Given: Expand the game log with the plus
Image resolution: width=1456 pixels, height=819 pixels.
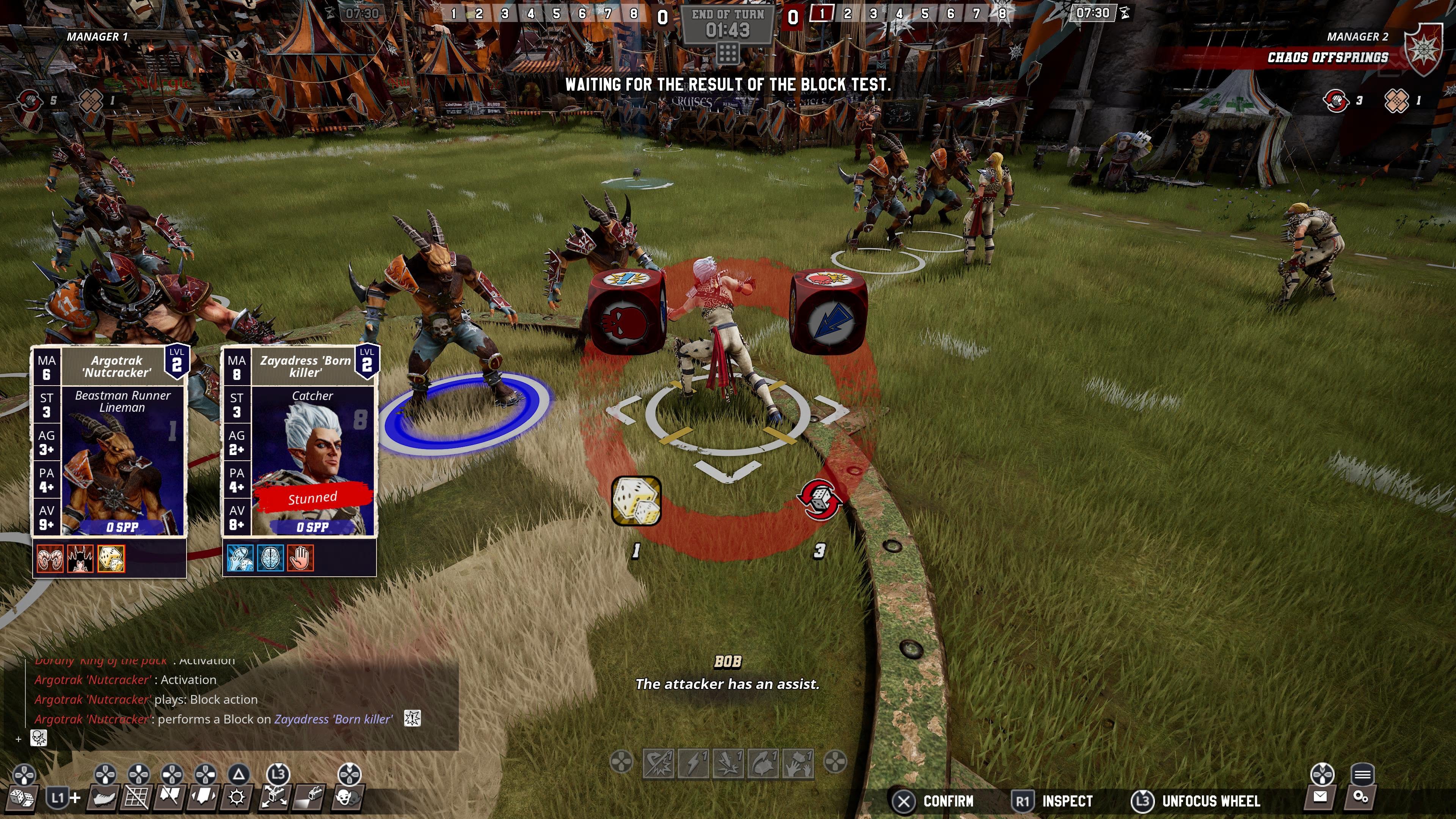Looking at the screenshot, I should pos(19,739).
